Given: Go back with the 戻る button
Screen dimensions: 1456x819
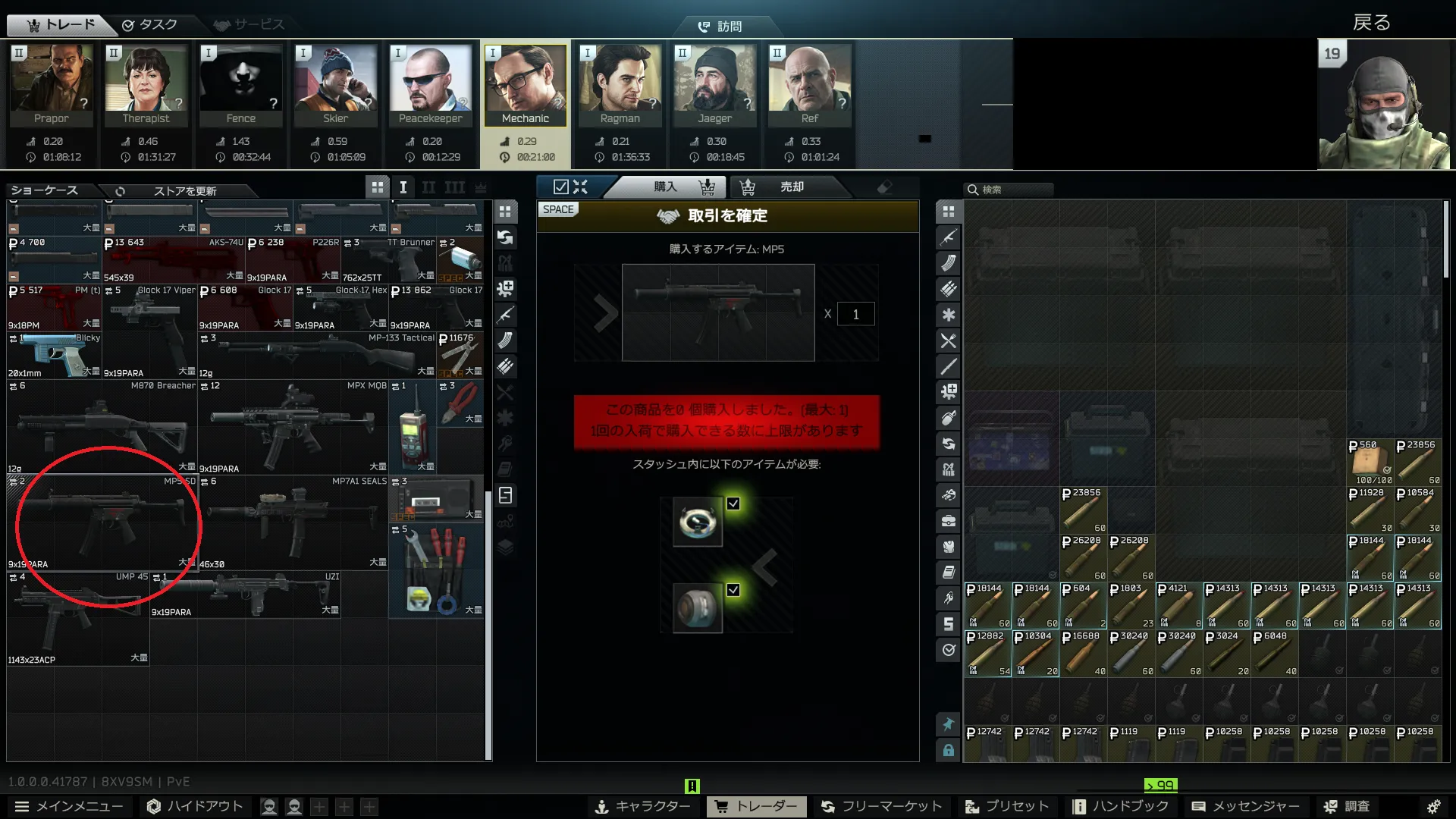Looking at the screenshot, I should coord(1371,23).
